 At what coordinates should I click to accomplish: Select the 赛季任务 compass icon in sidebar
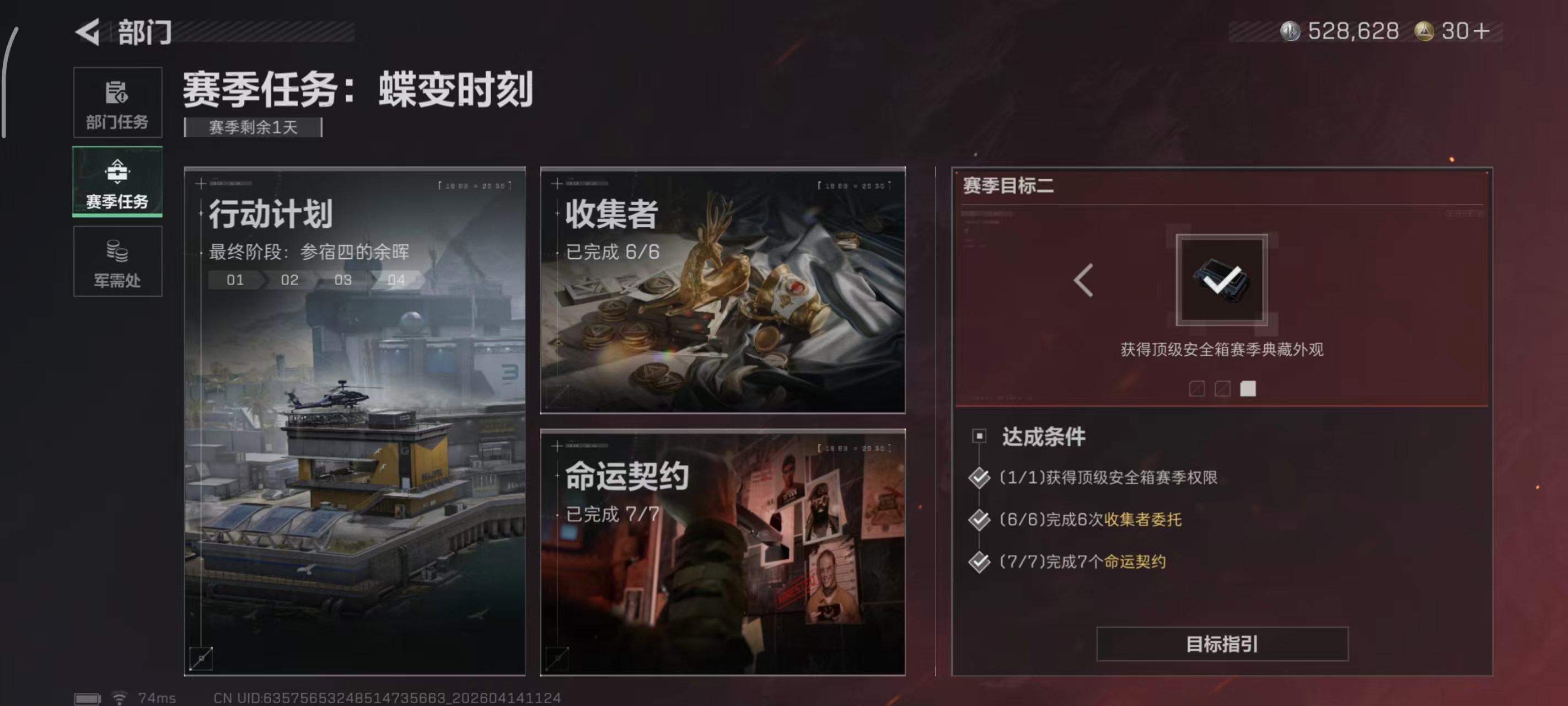point(117,173)
